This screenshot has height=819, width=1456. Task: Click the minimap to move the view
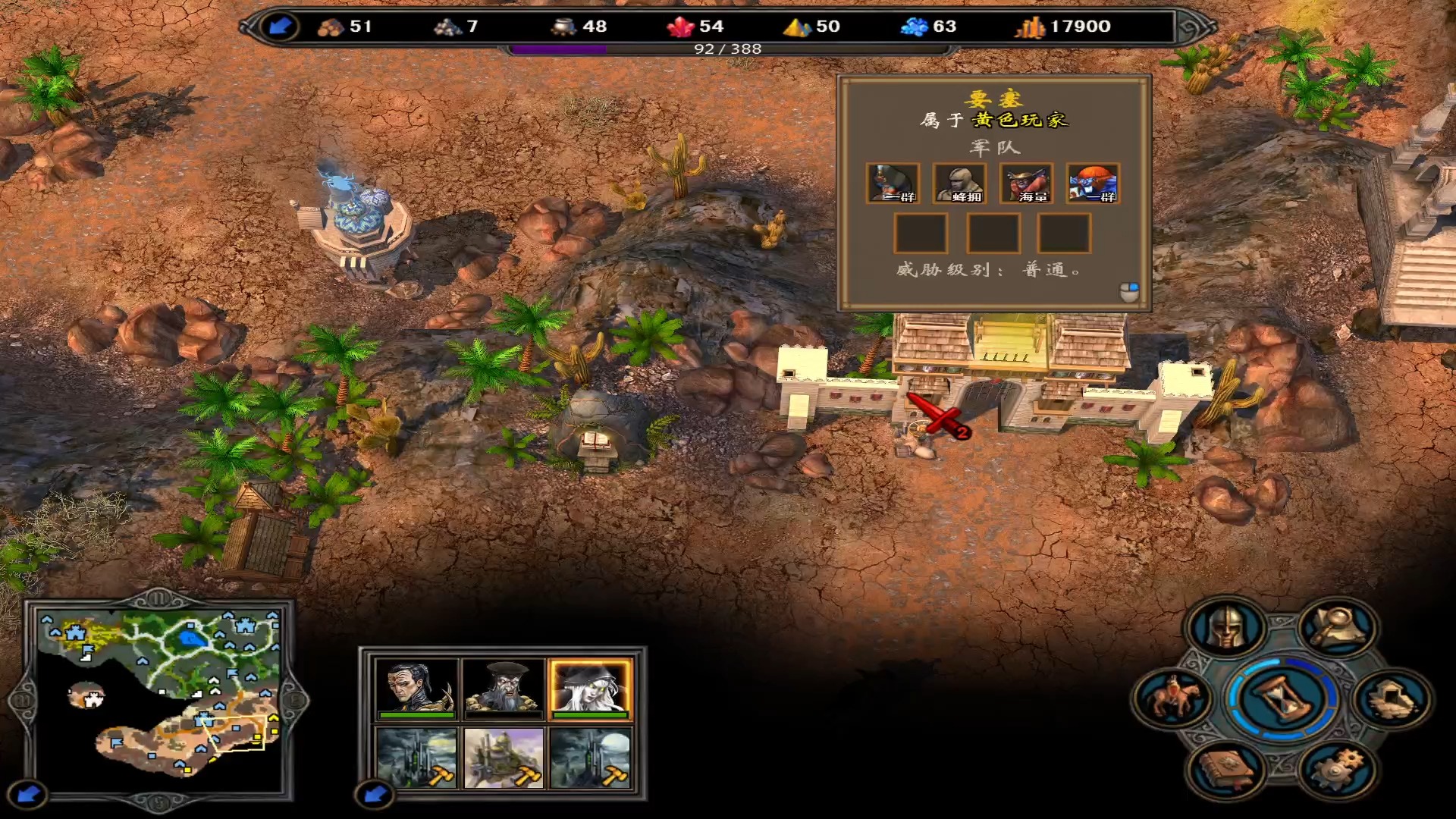[x=159, y=694]
